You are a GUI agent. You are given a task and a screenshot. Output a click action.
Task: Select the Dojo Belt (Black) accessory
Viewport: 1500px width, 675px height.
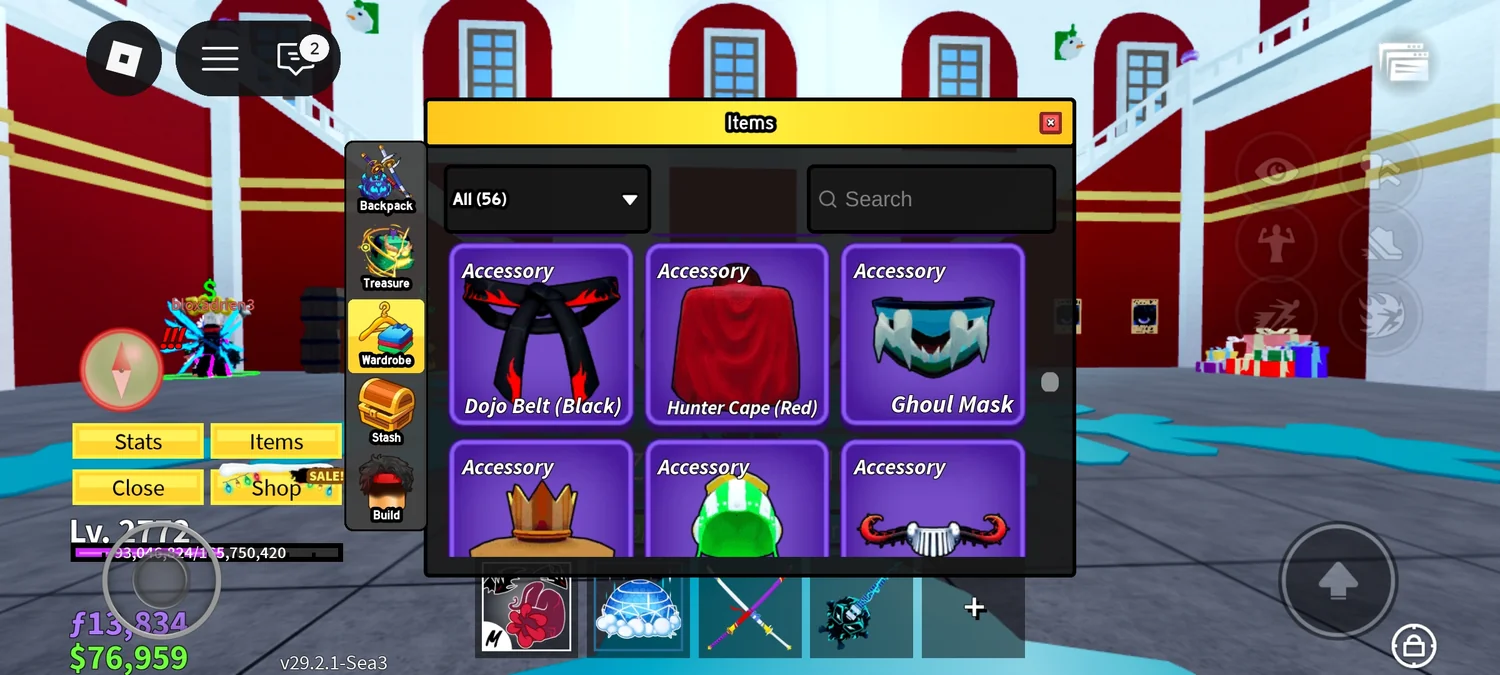[541, 335]
